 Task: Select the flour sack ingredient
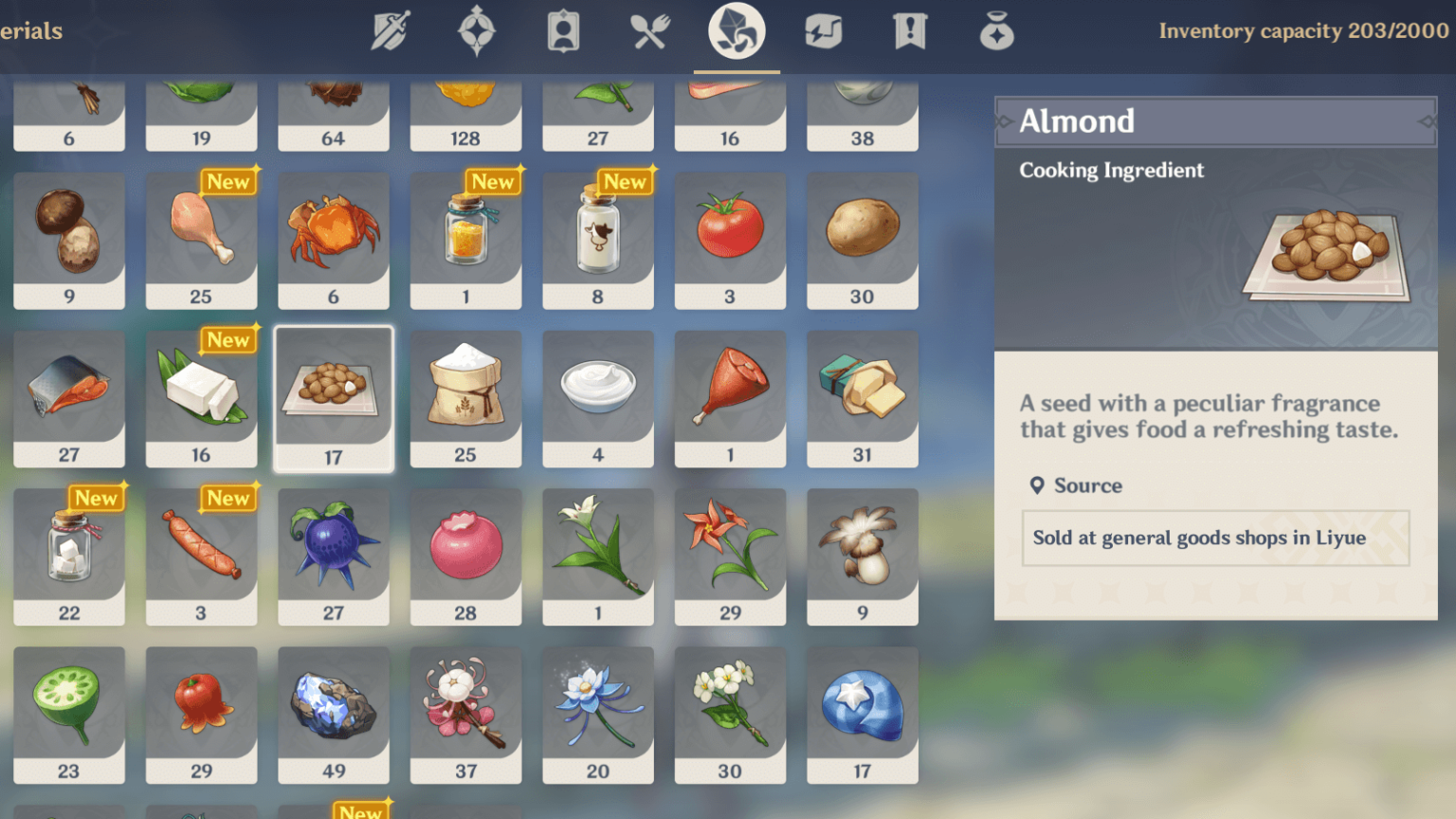point(465,398)
